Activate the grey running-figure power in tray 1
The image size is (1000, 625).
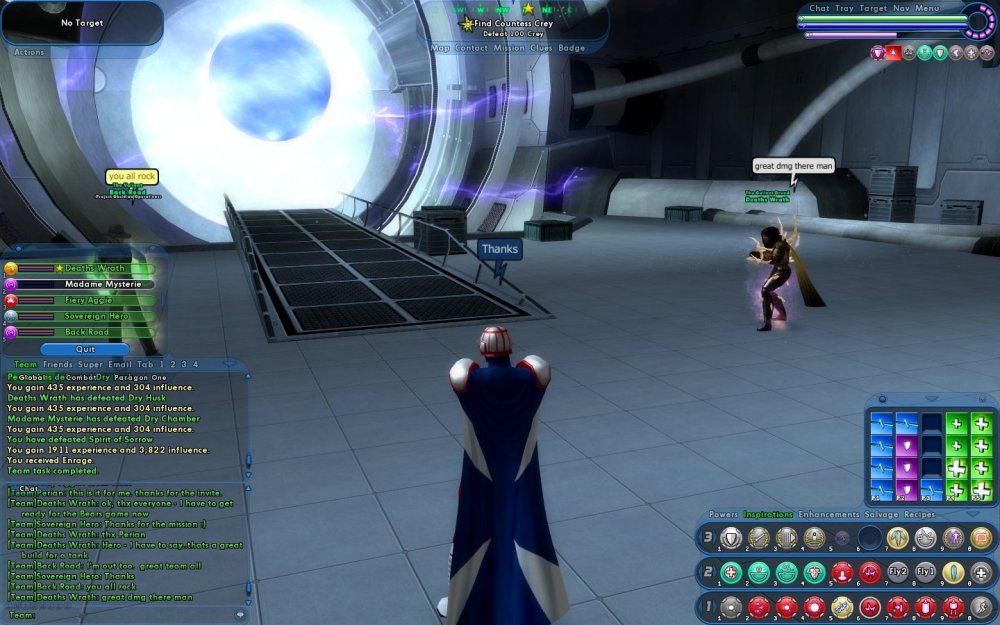pyautogui.click(x=981, y=607)
